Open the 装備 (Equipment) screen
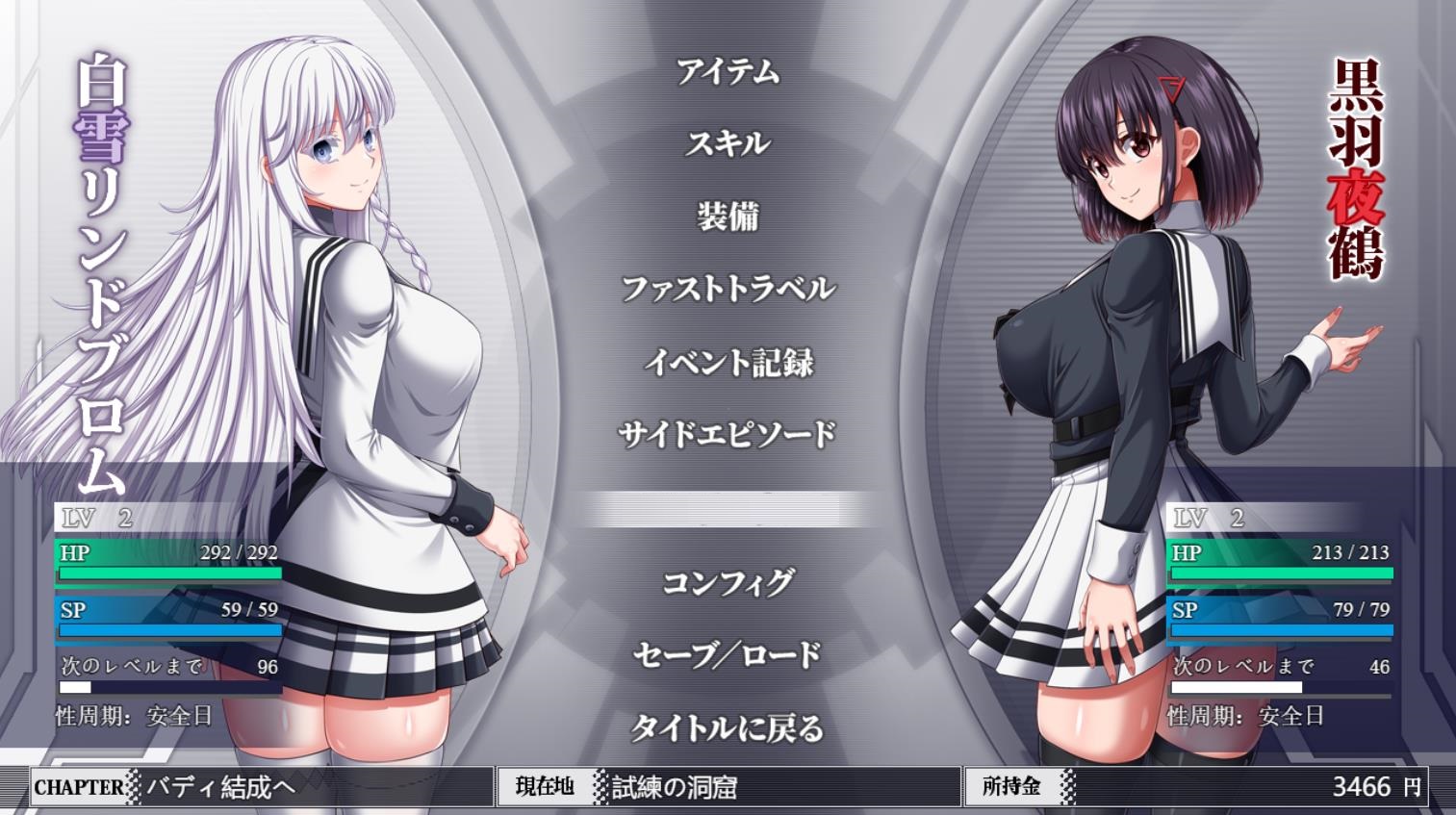The image size is (1456, 815). [x=728, y=216]
